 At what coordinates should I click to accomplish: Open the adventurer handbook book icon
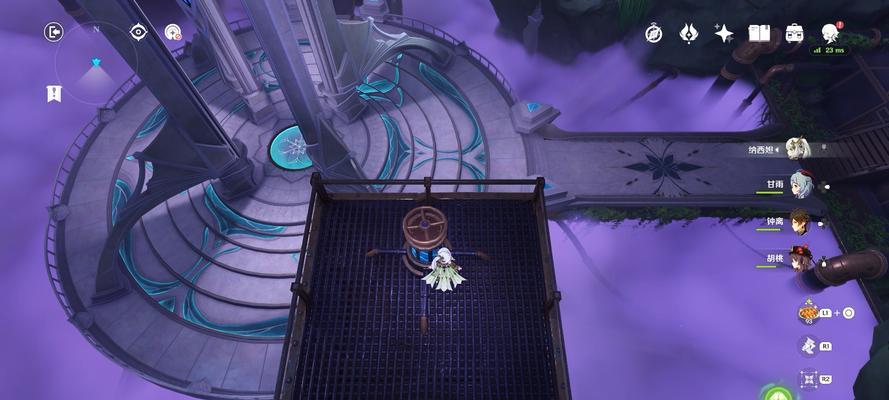(759, 33)
